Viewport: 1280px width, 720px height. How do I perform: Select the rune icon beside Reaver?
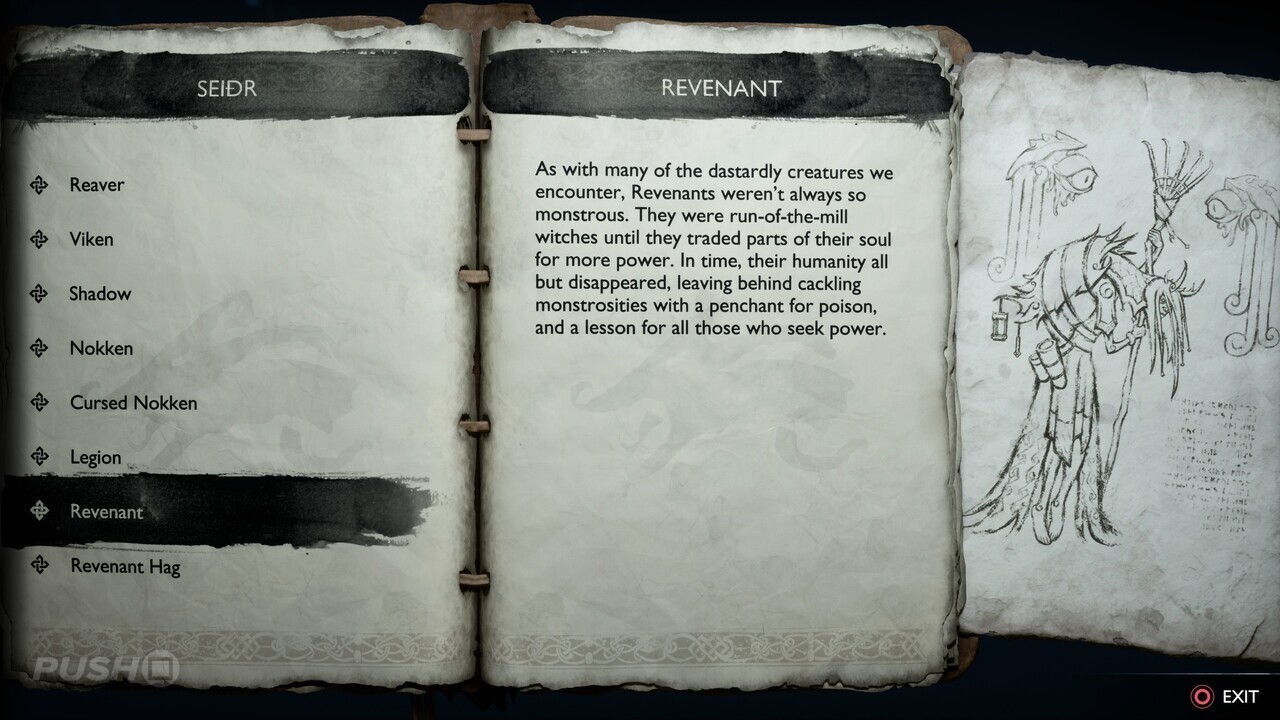[x=40, y=184]
